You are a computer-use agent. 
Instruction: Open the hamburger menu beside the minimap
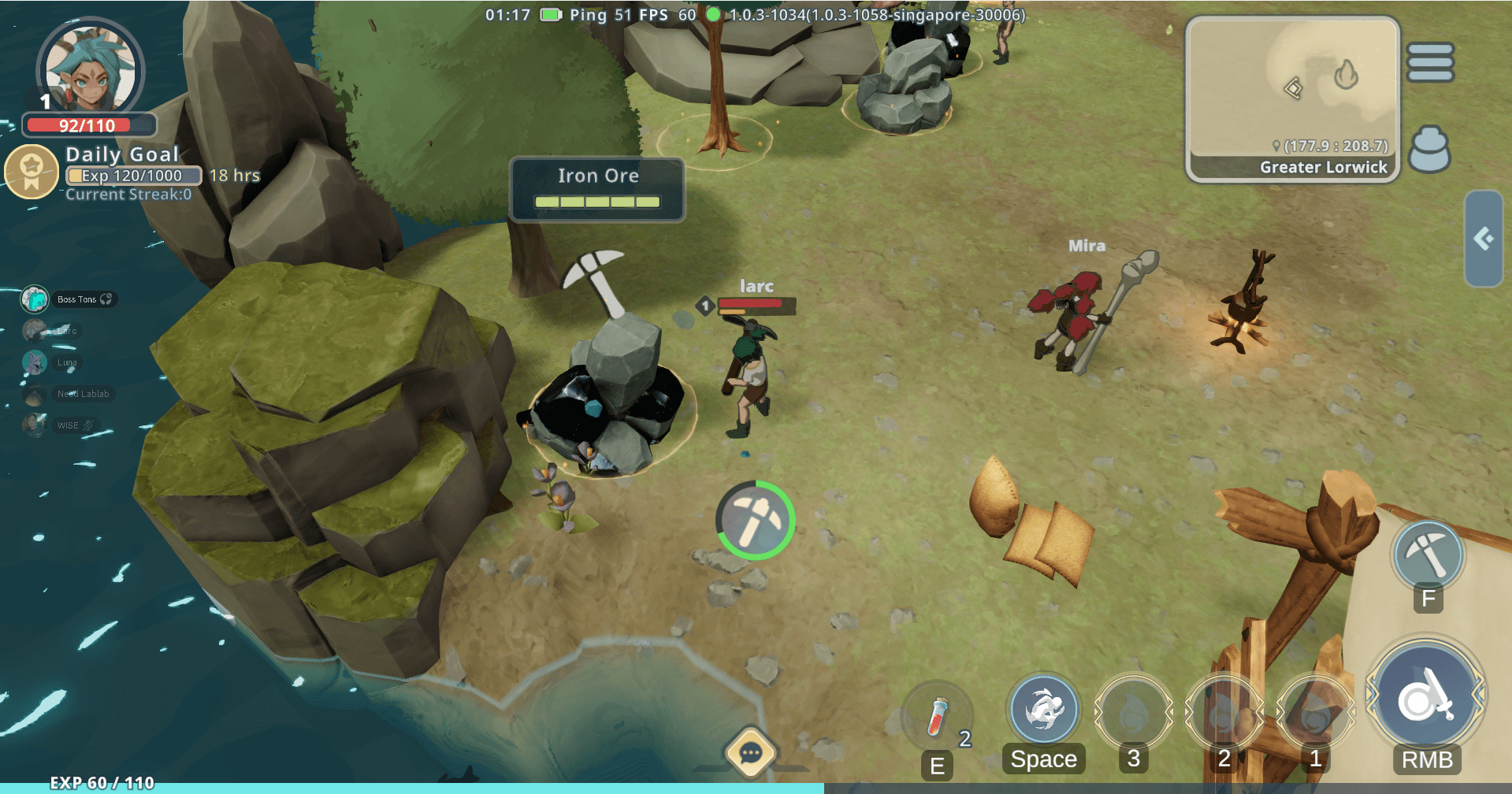click(1430, 62)
